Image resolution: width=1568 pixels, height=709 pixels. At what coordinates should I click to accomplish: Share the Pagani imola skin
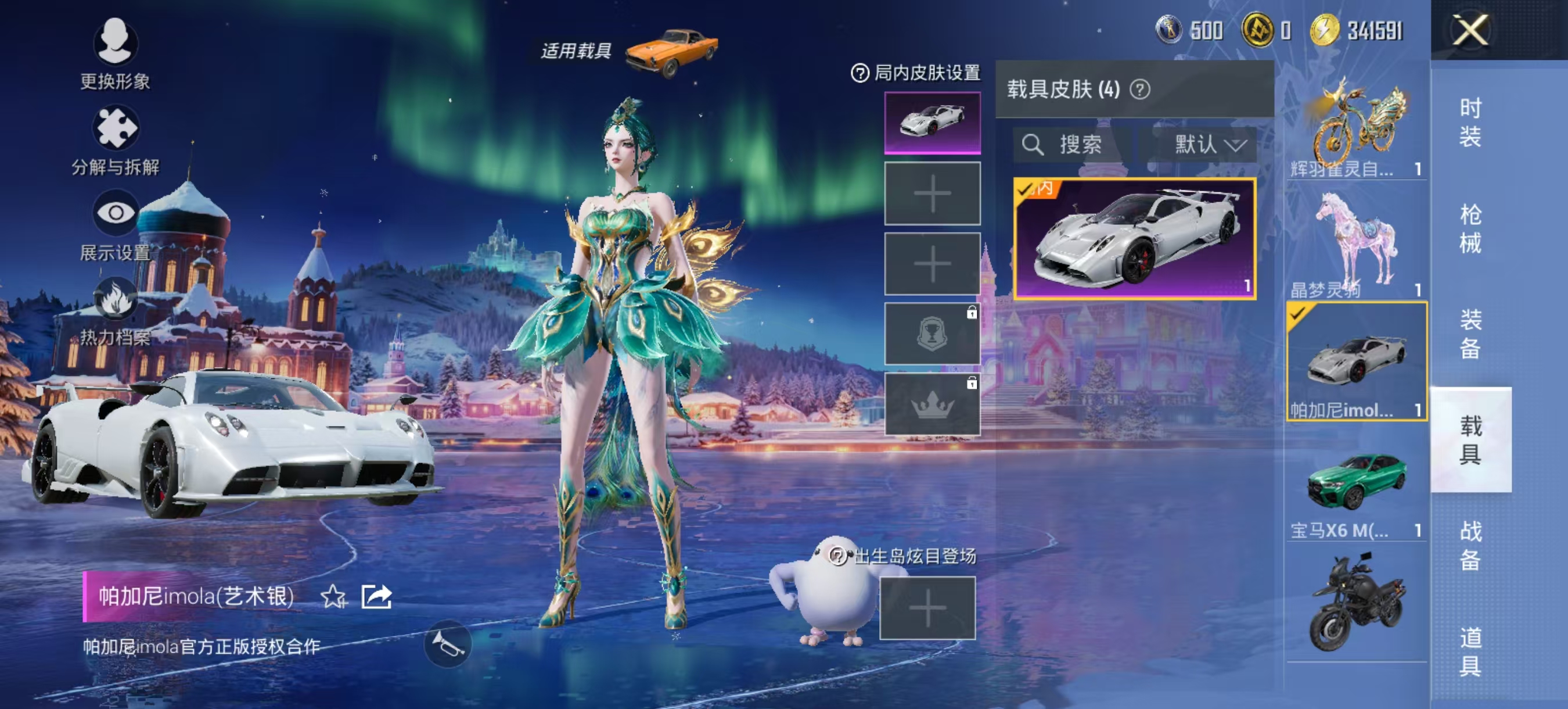pyautogui.click(x=376, y=597)
